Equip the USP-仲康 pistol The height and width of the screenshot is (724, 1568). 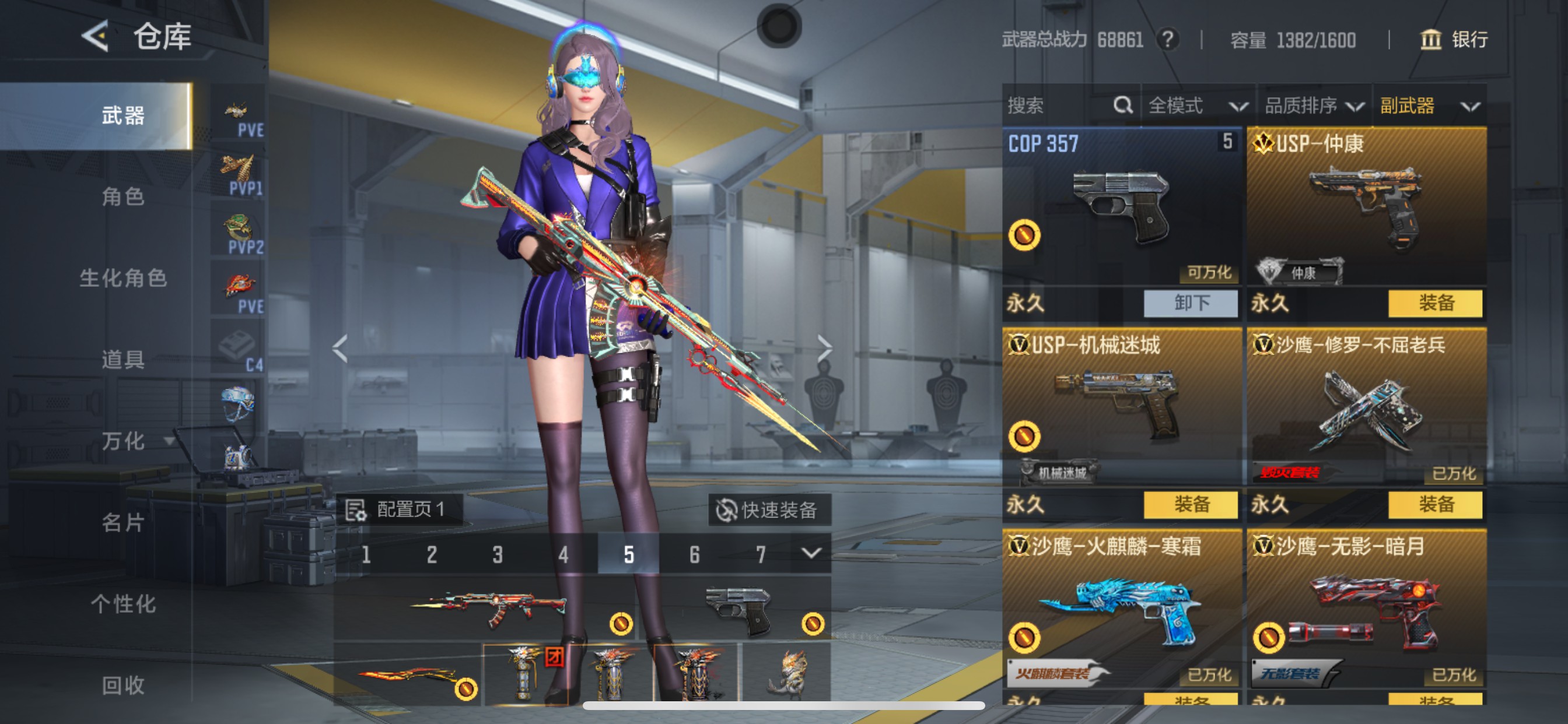click(x=1434, y=303)
